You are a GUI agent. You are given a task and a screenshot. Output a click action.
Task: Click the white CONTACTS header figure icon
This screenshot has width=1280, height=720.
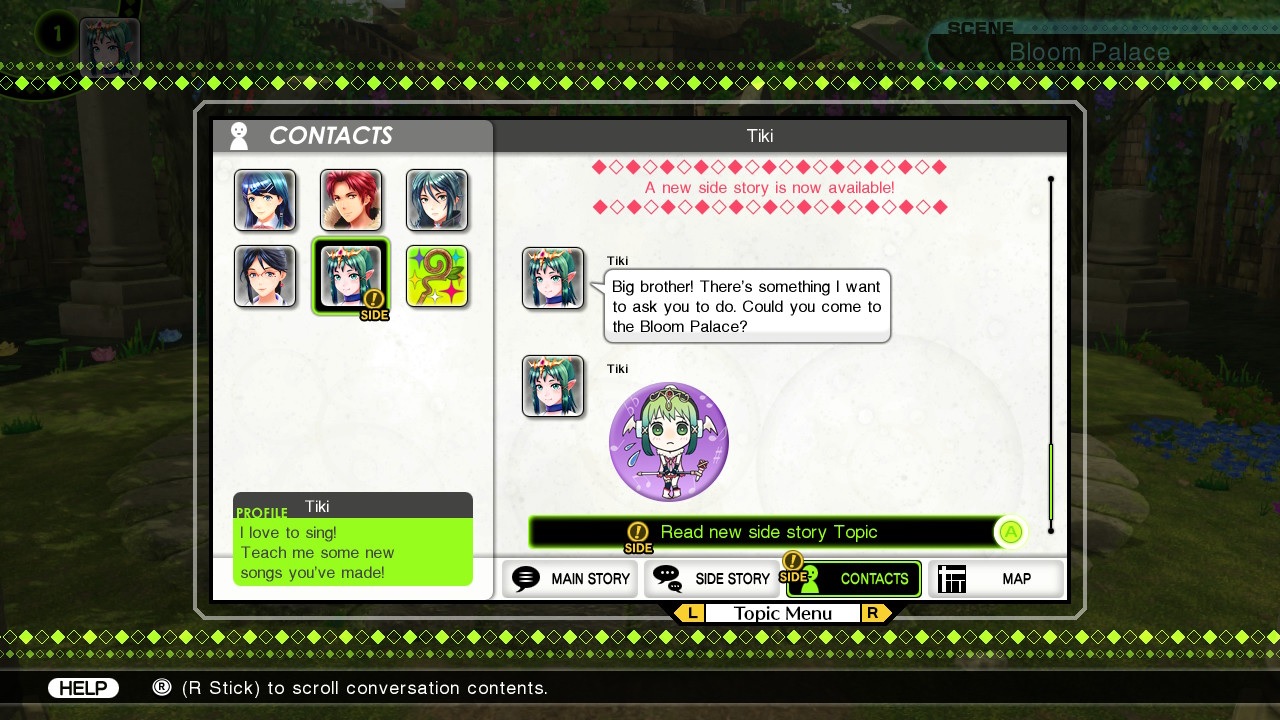pyautogui.click(x=238, y=135)
